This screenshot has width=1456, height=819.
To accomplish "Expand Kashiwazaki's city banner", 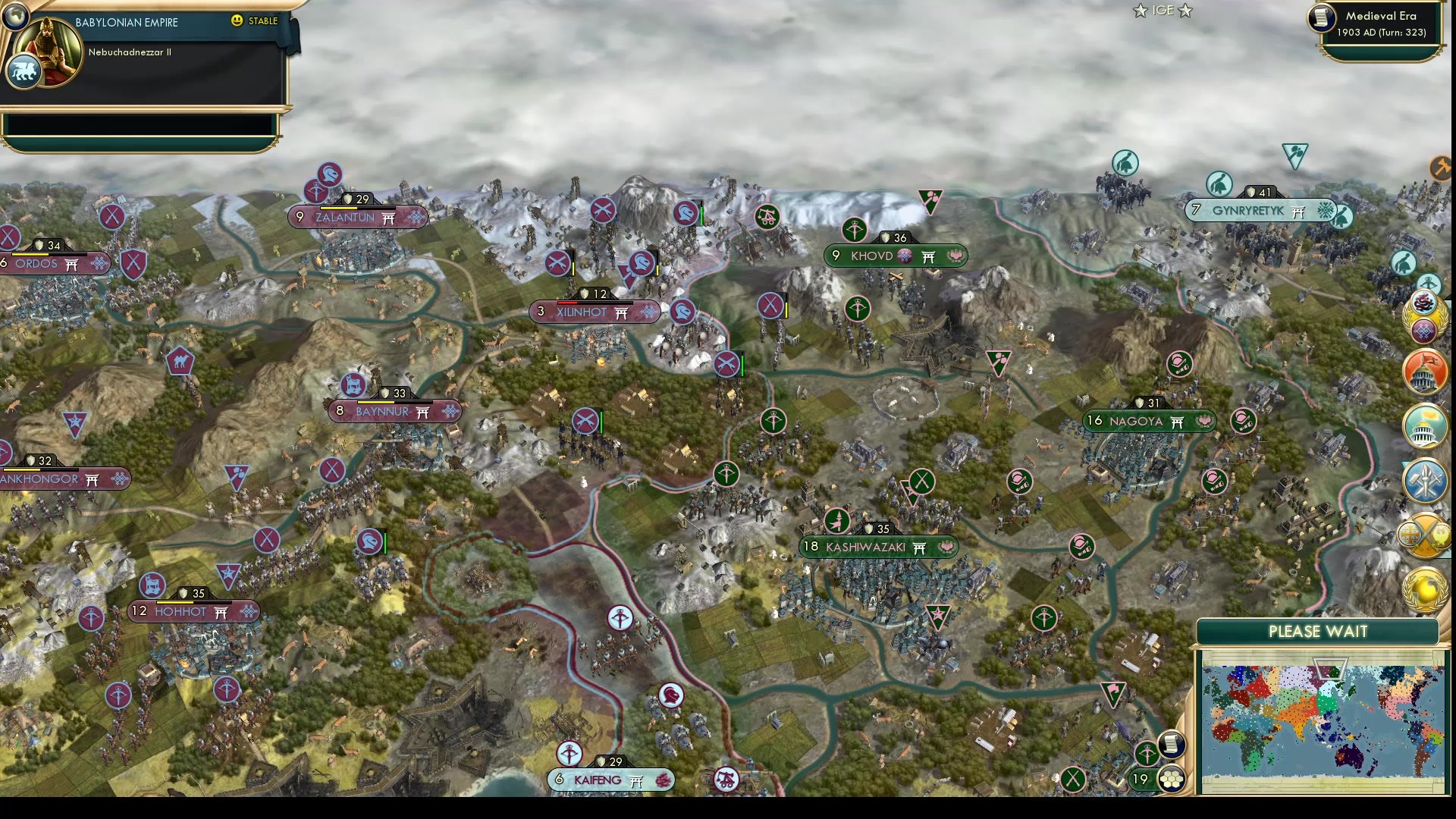I will 877,547.
